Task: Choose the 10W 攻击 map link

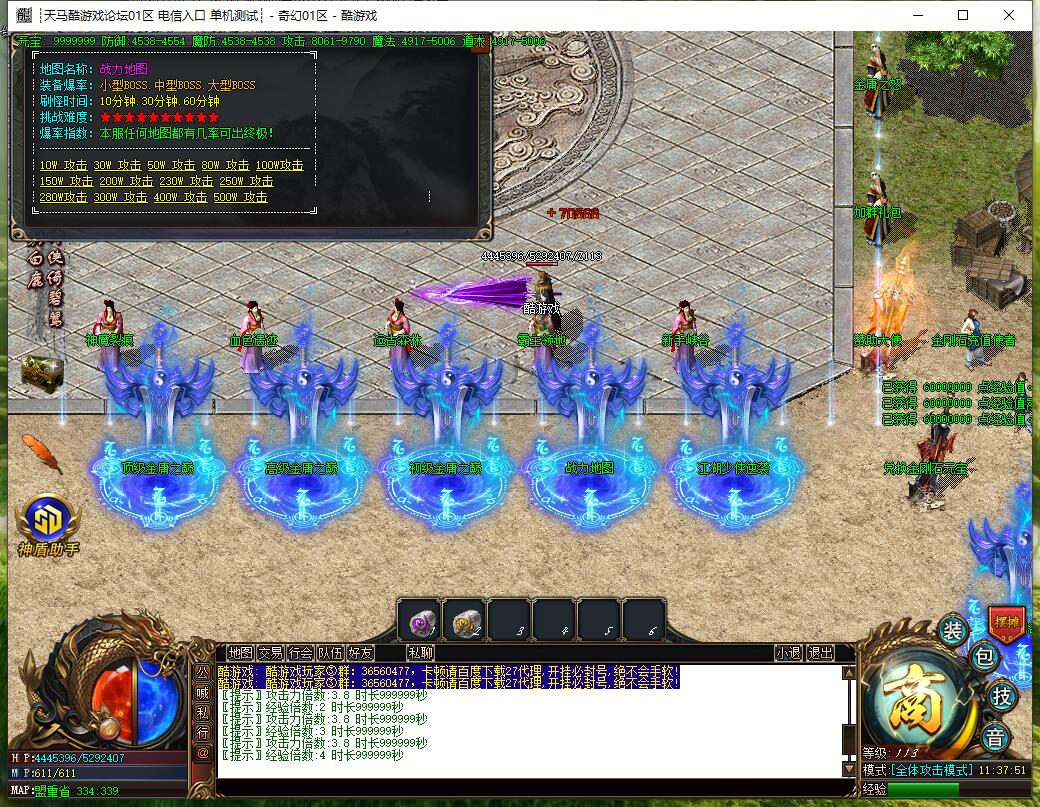Action: 63,165
